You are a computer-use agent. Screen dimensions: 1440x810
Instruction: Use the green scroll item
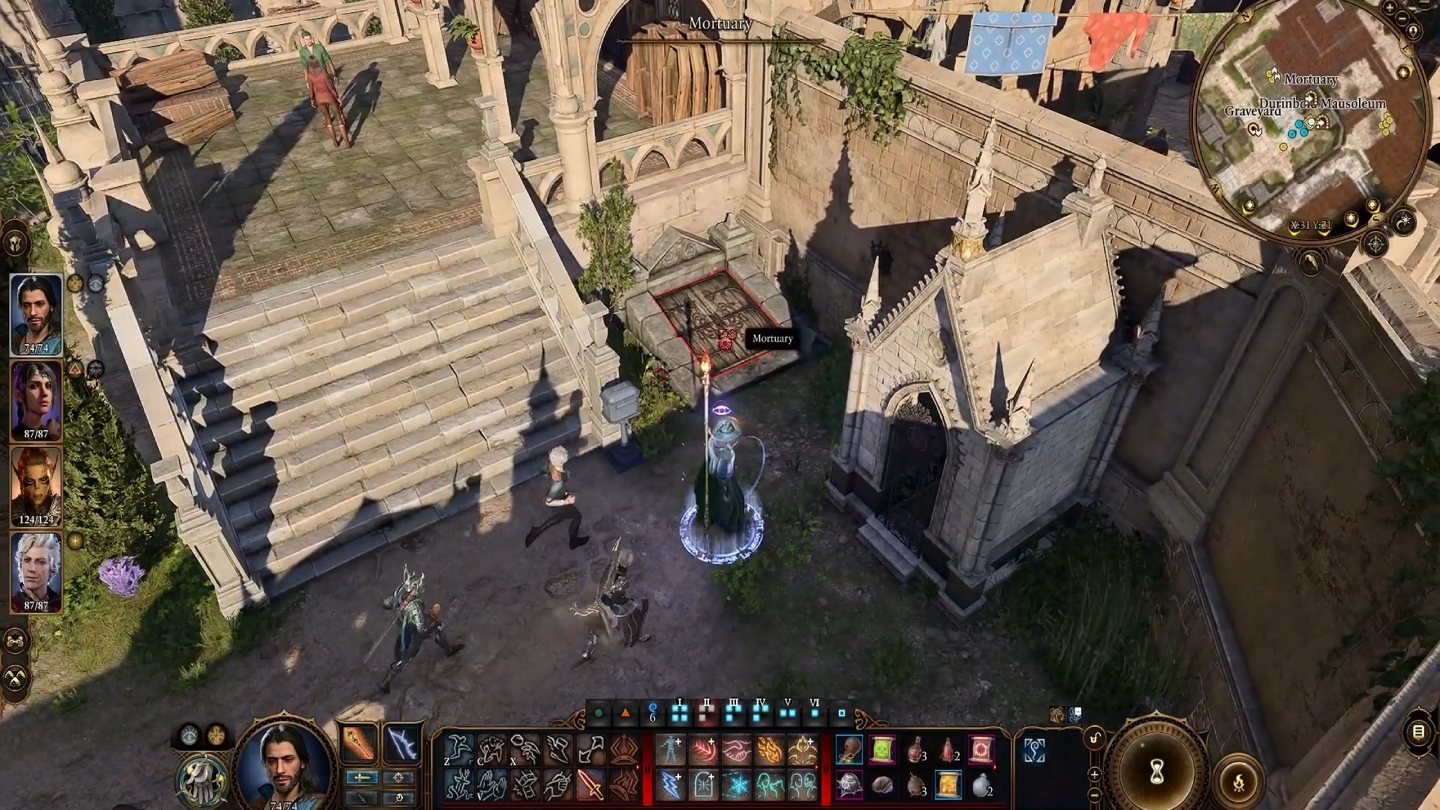pos(883,750)
